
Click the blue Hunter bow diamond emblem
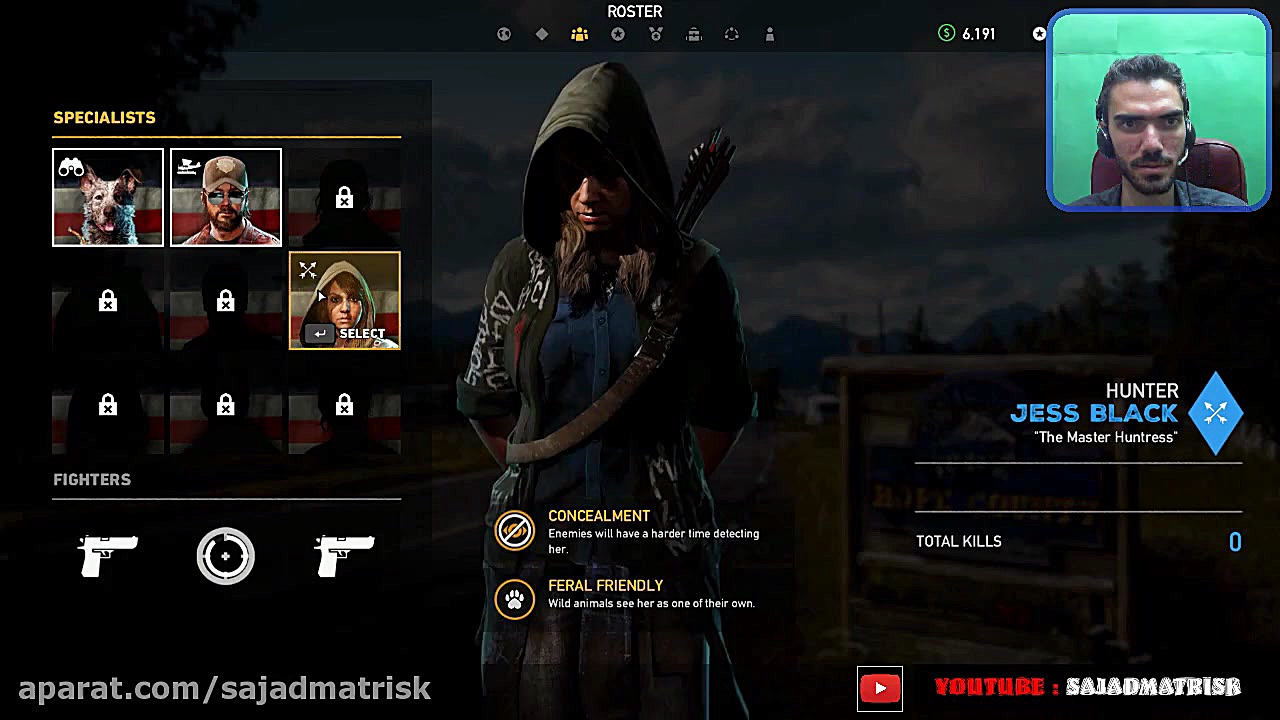coord(1216,412)
